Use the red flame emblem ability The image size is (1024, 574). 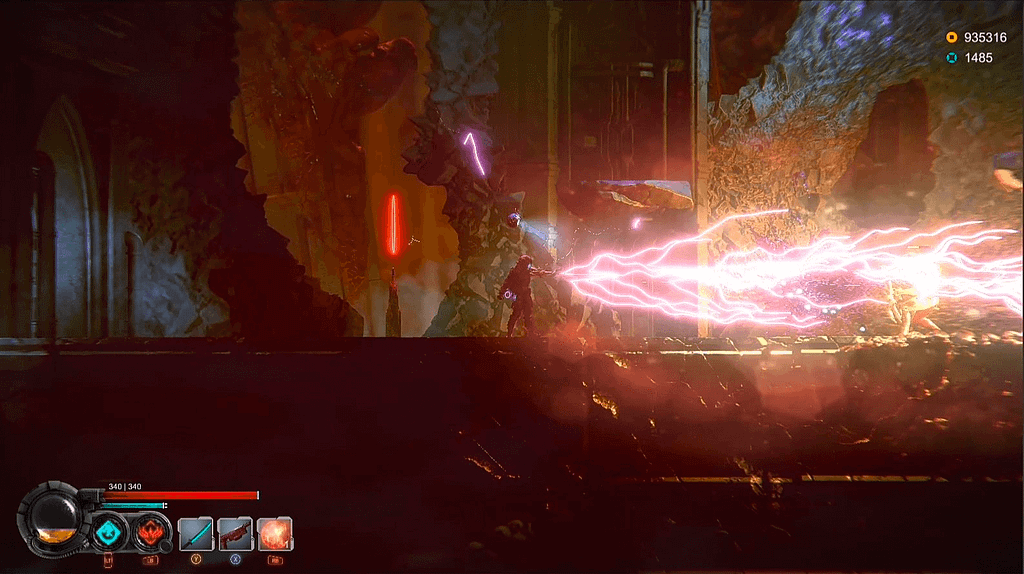click(x=151, y=532)
